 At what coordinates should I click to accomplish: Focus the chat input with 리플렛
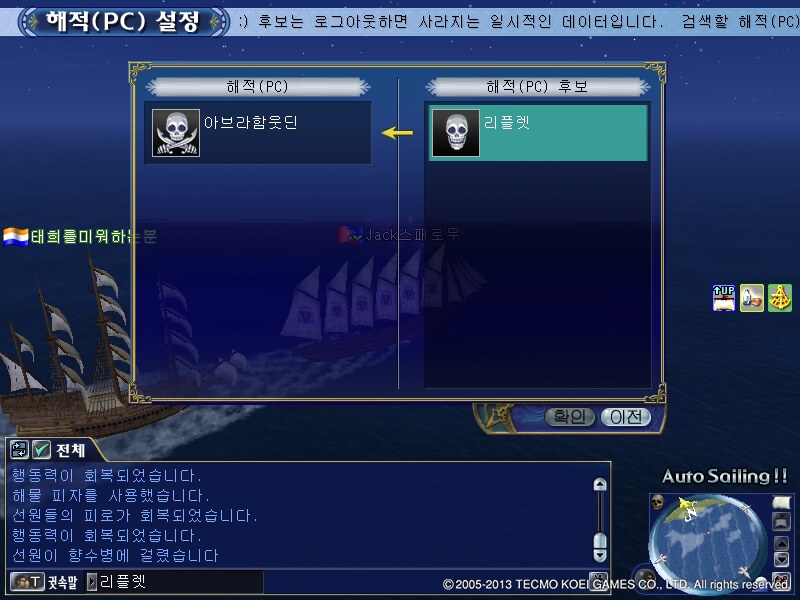[x=175, y=581]
